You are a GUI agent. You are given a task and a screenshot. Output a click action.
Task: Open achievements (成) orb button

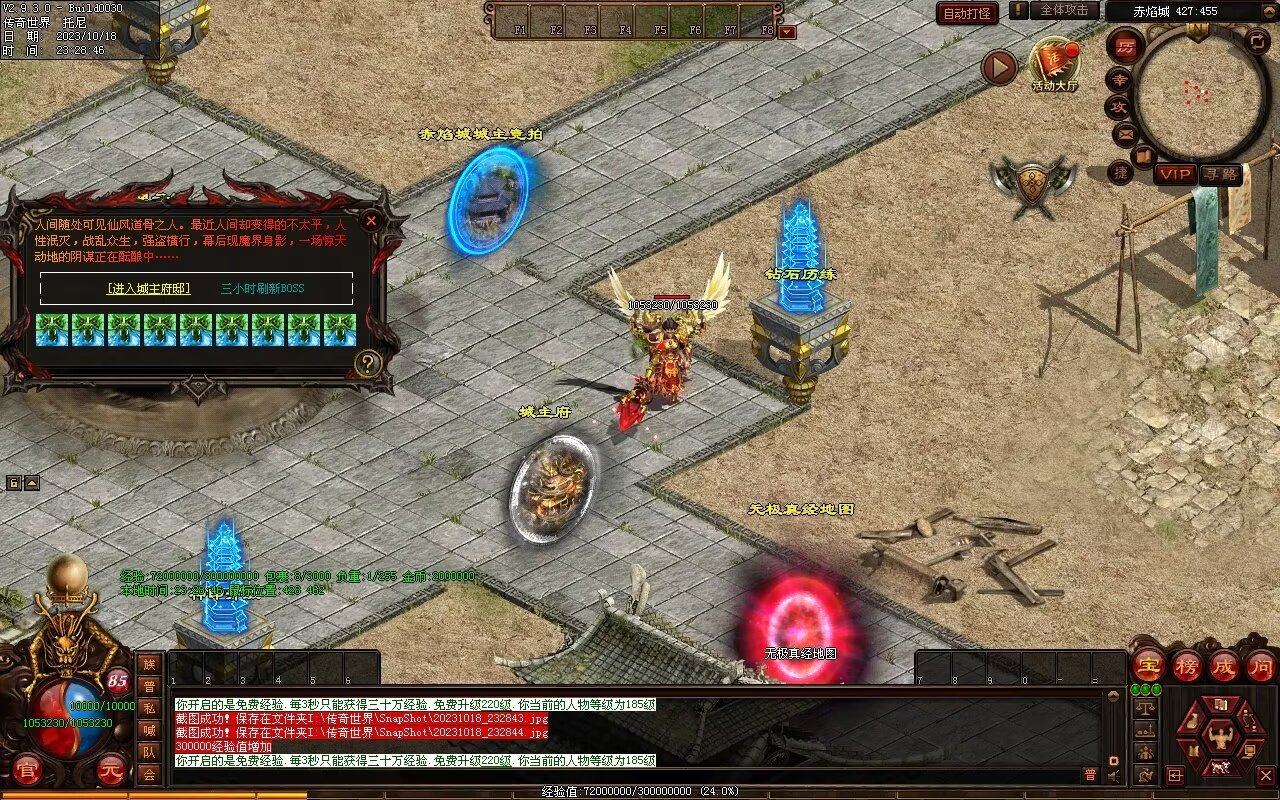click(1224, 665)
